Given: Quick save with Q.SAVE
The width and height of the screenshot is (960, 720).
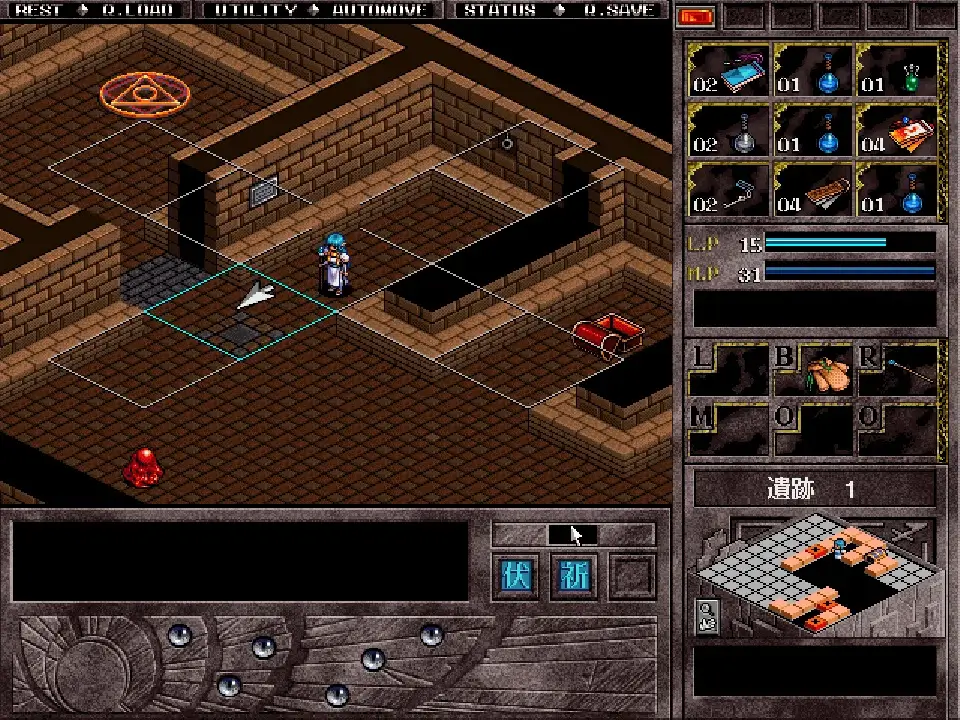Looking at the screenshot, I should [x=619, y=10].
